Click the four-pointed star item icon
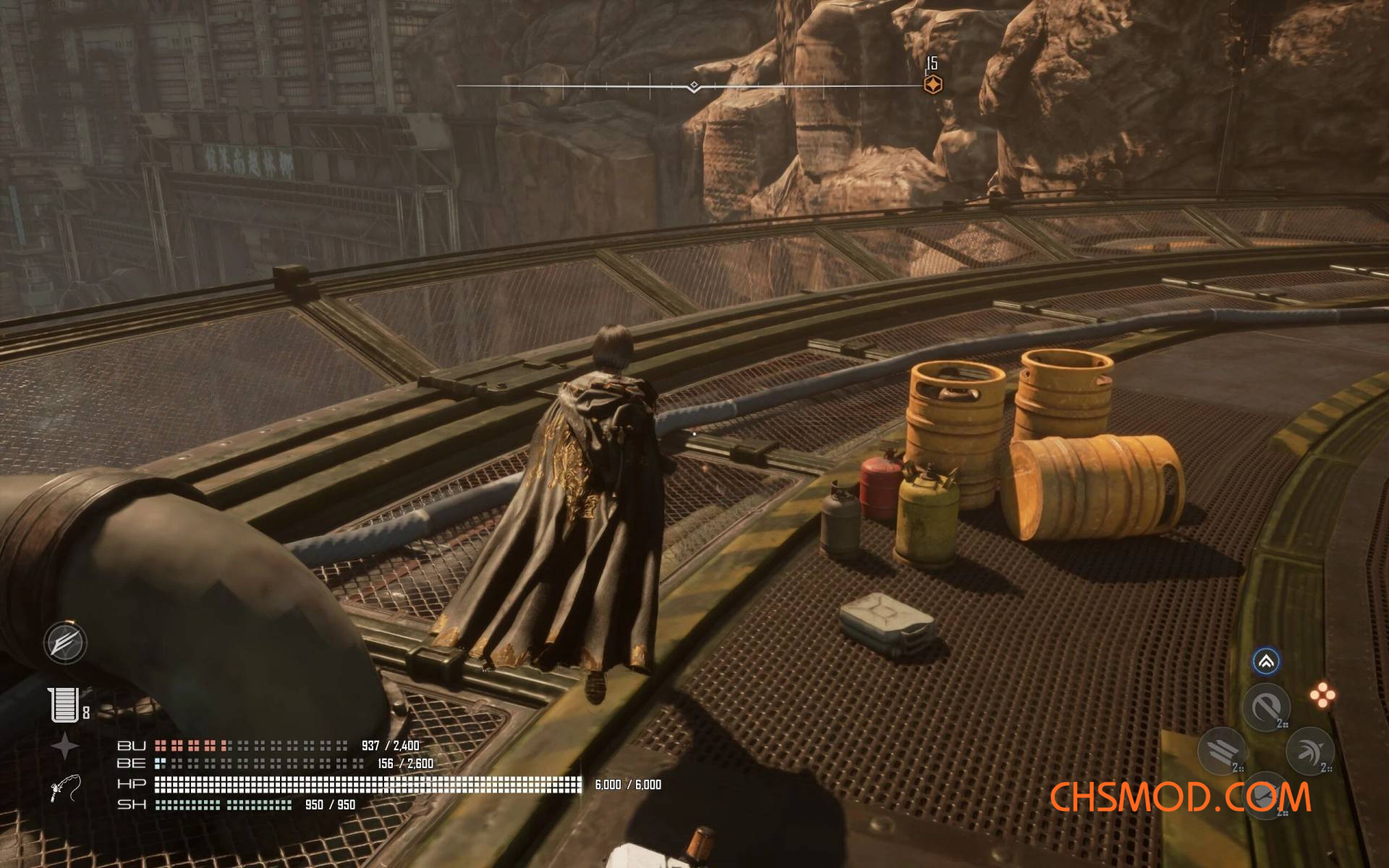1389x868 pixels. [64, 746]
